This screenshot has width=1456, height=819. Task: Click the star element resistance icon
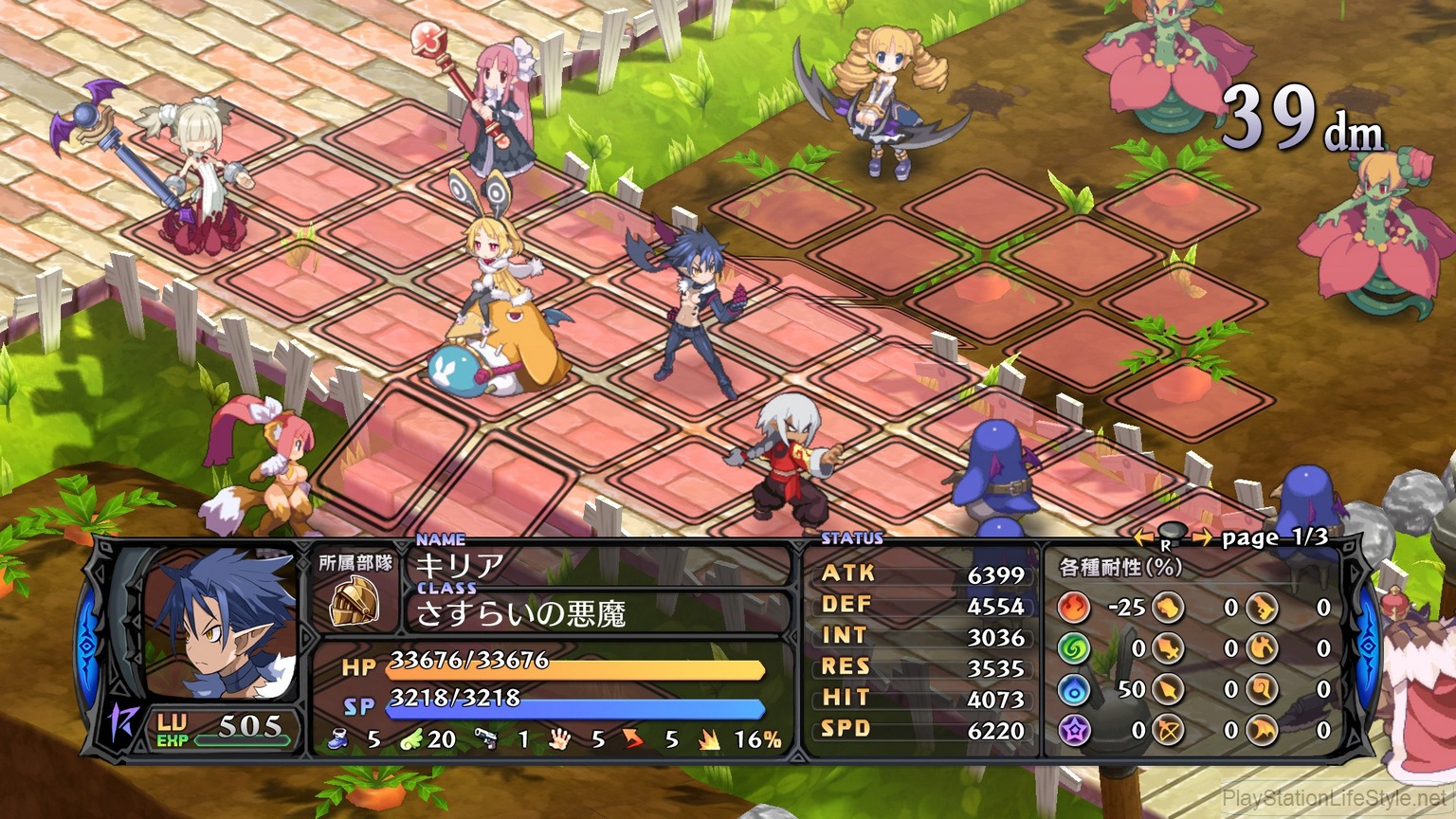(1075, 729)
